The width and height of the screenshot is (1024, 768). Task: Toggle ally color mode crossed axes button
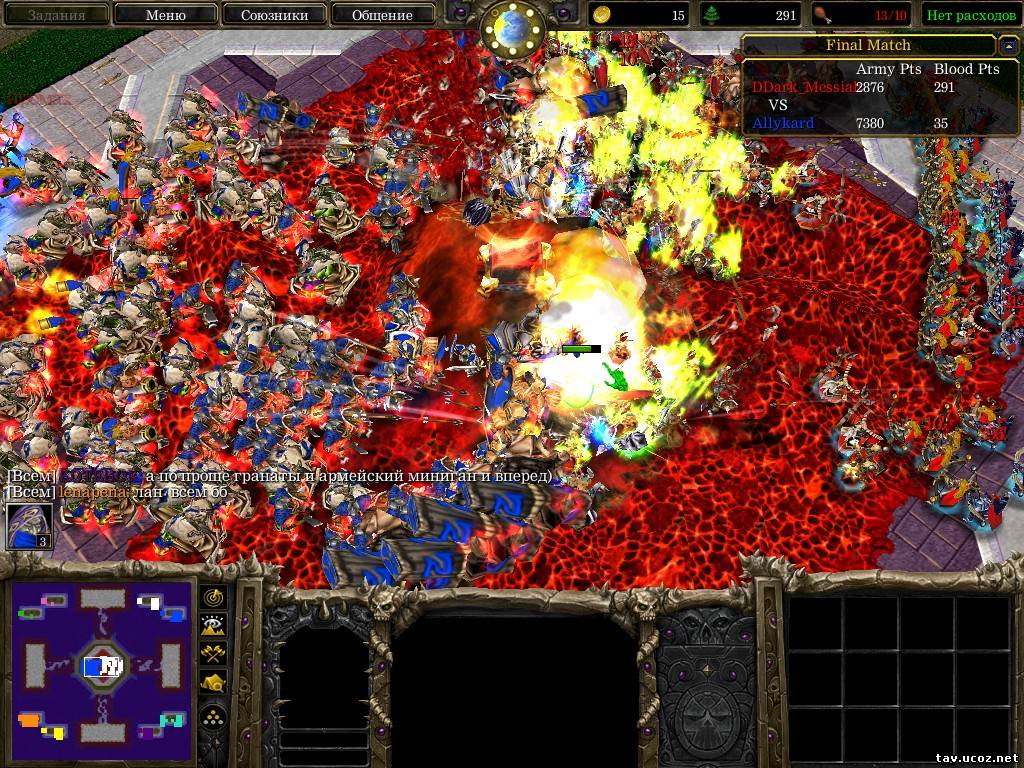click(214, 654)
